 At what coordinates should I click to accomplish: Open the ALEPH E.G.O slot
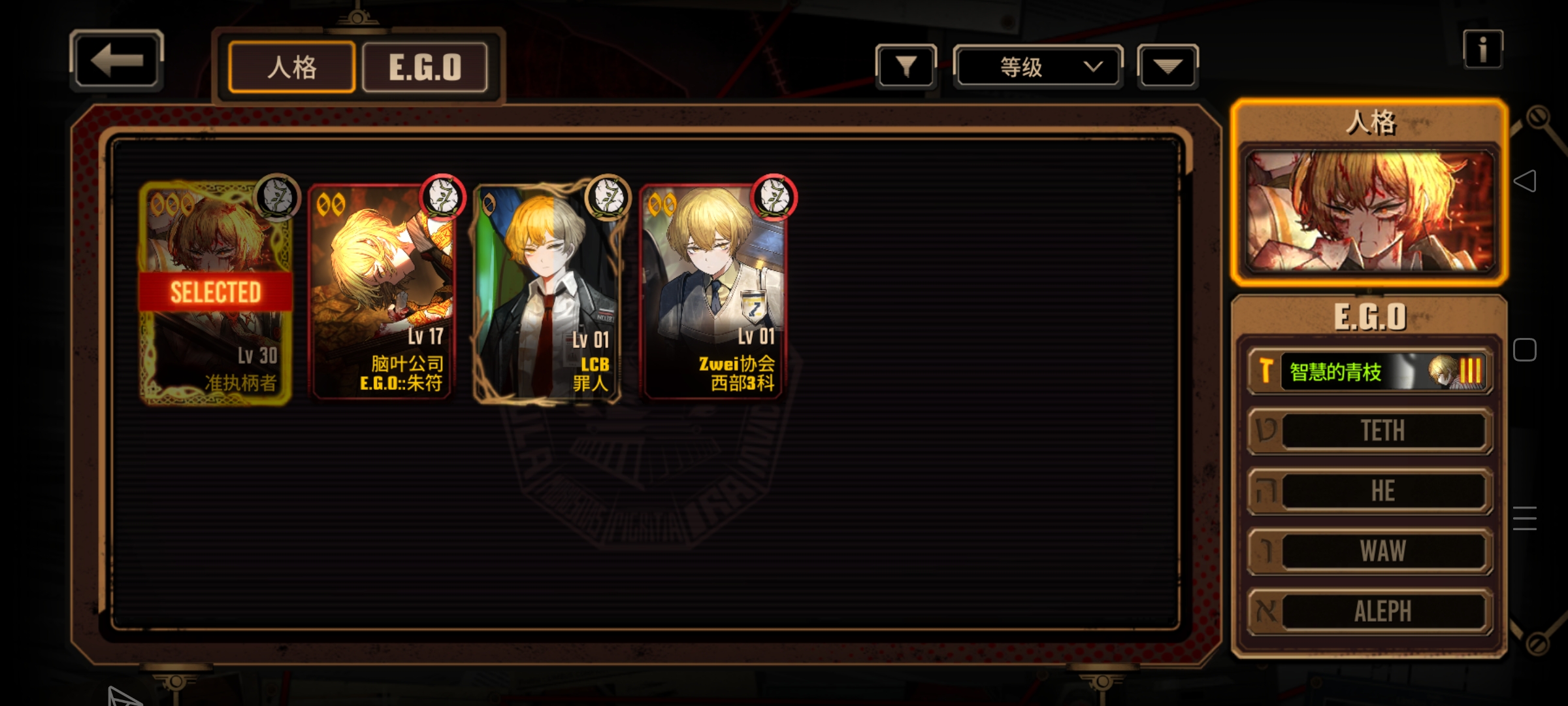(x=1370, y=611)
